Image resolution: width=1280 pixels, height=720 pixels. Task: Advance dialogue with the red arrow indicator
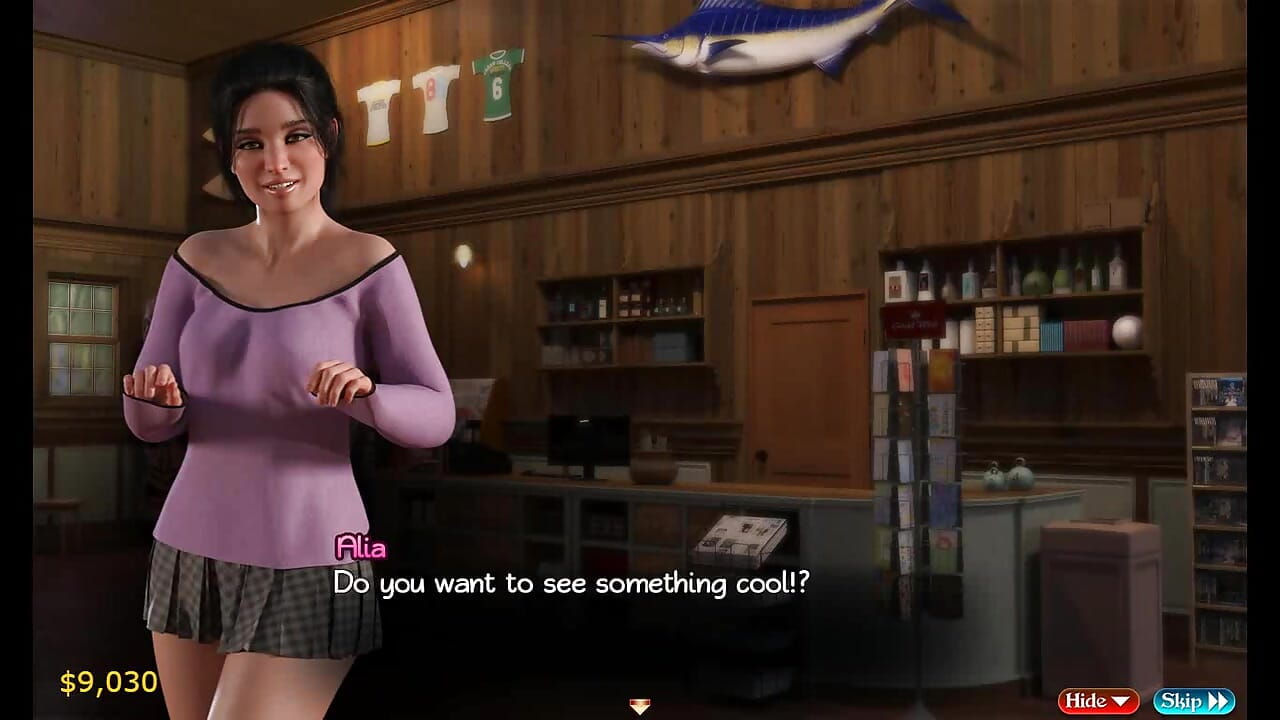(640, 706)
